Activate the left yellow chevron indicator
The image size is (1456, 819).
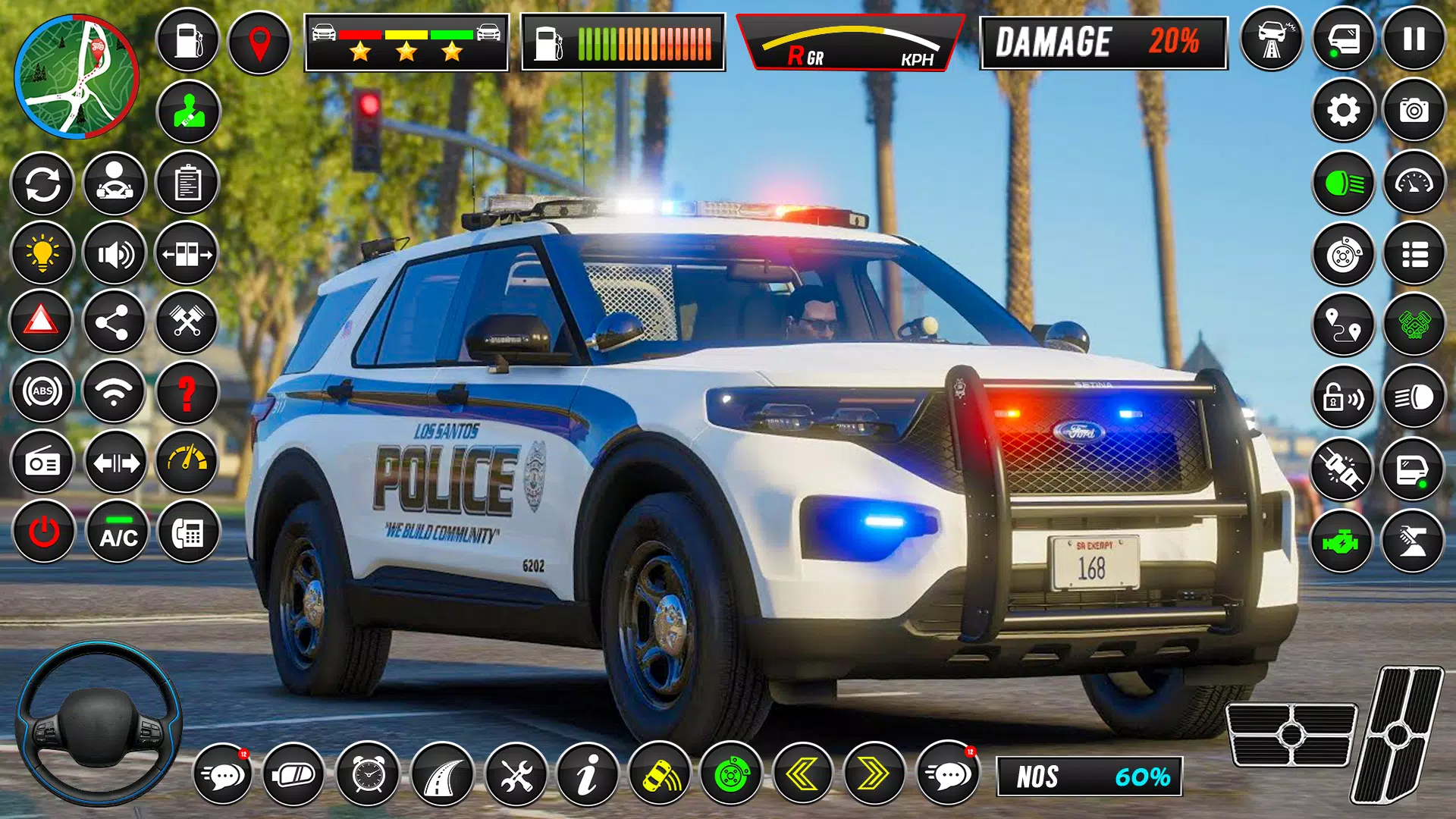click(802, 774)
